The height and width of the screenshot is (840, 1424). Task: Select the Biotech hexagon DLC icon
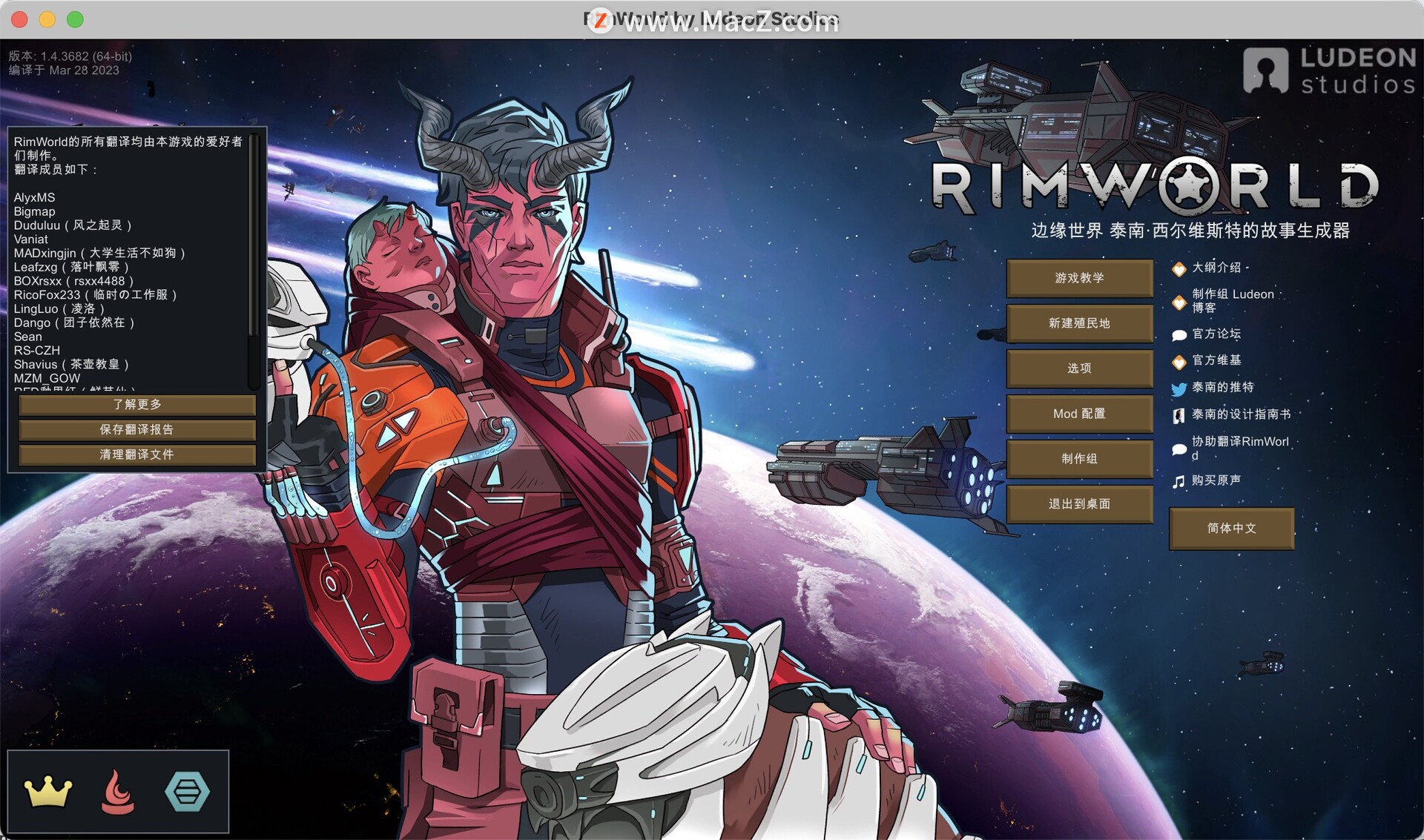pos(186,791)
